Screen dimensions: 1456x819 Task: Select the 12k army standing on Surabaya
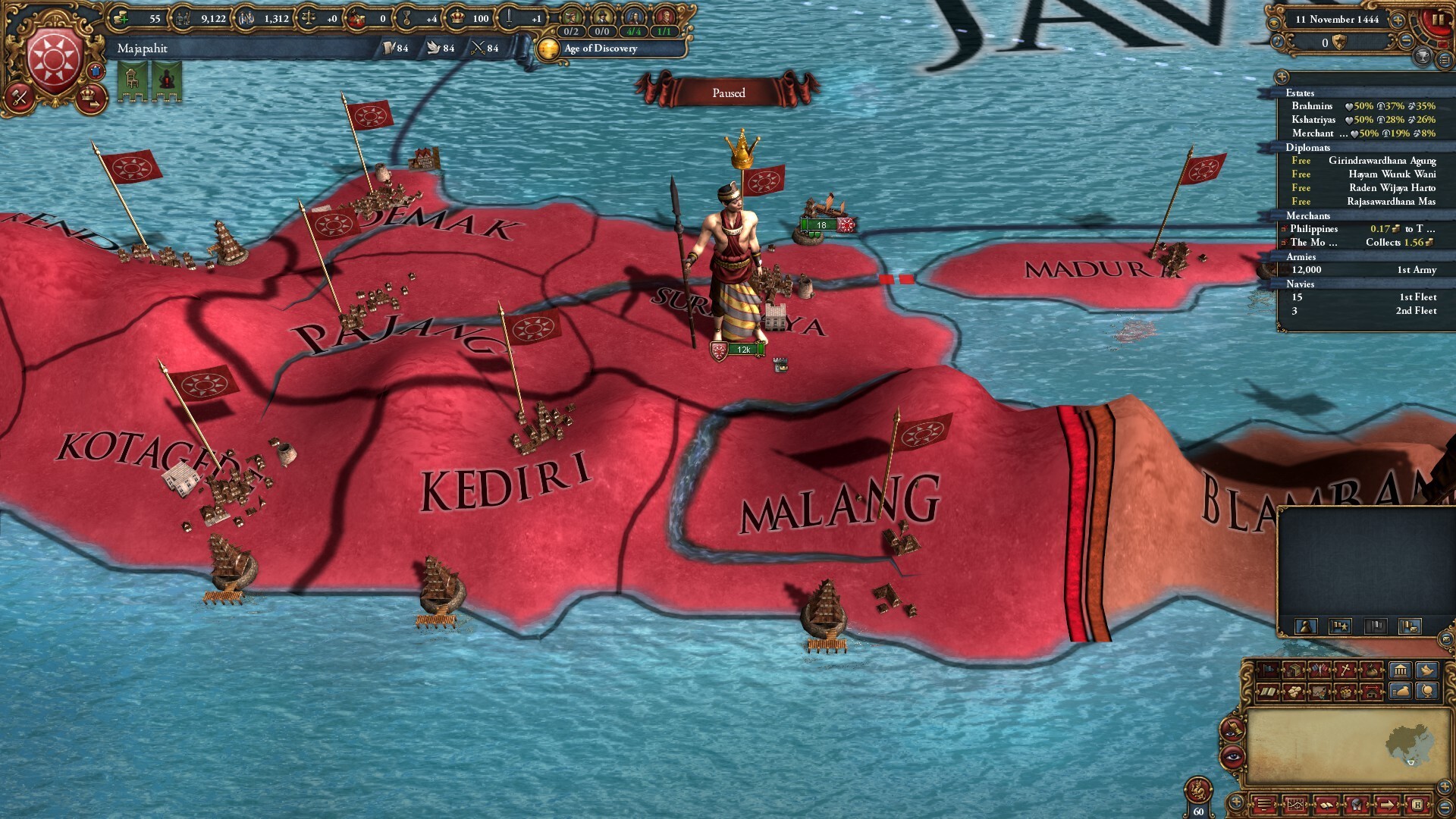coord(738,350)
